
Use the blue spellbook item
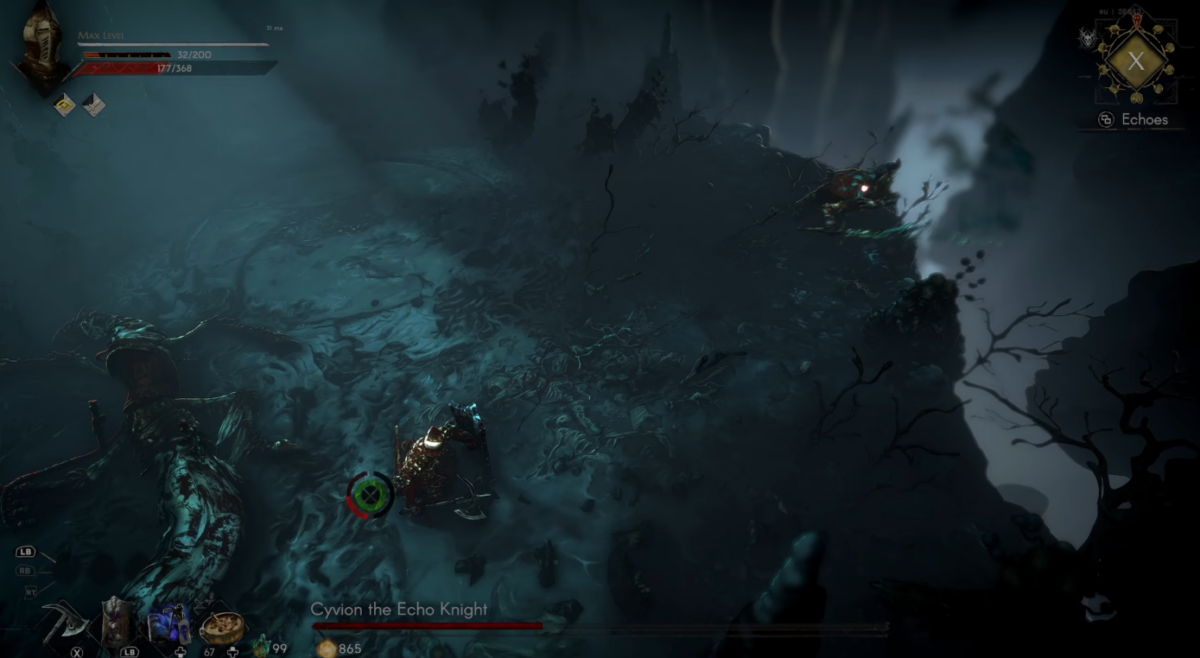click(x=169, y=623)
